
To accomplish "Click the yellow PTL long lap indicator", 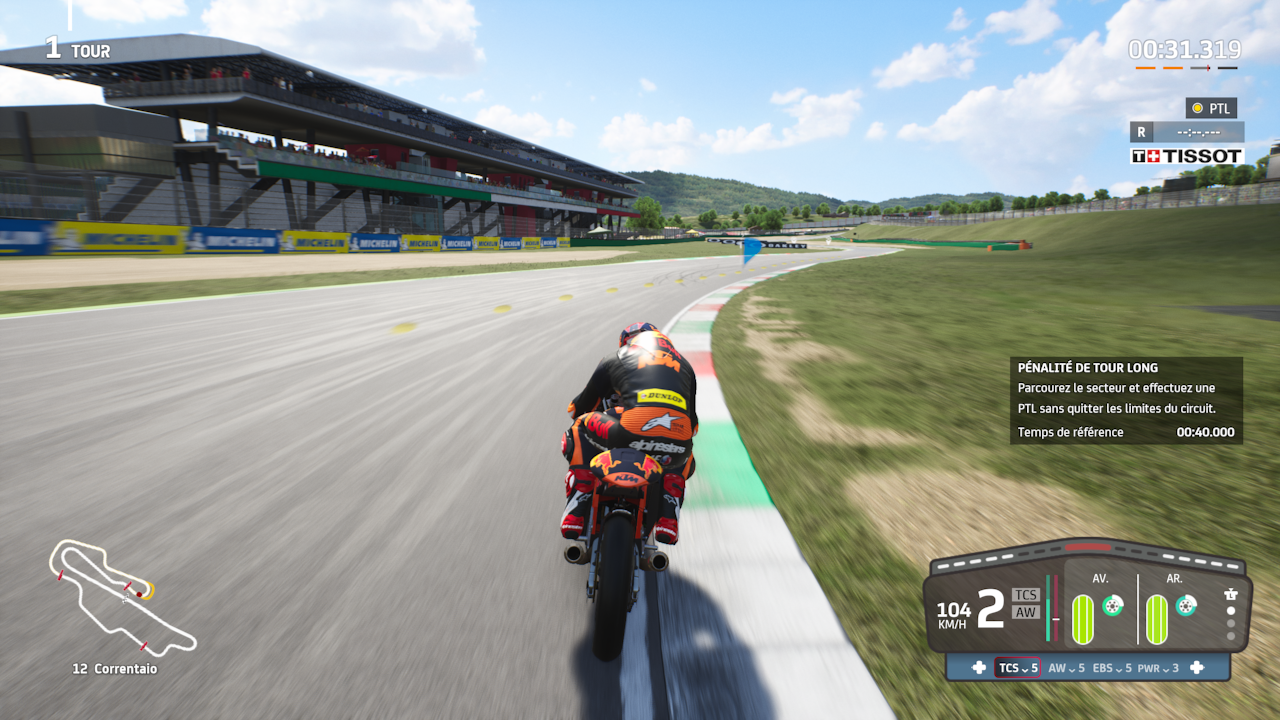I will 1211,108.
